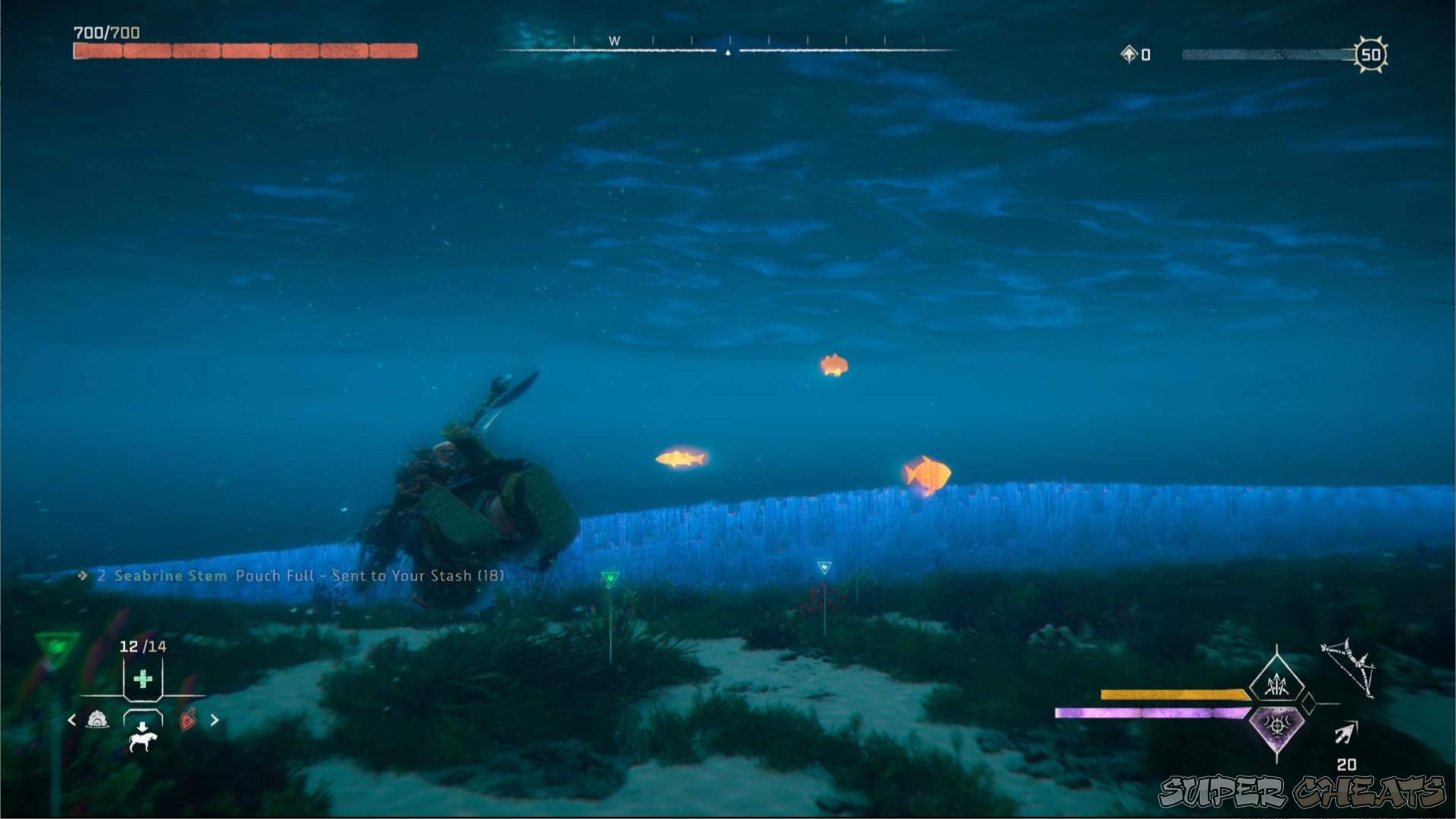Click the down arrow above the mount icon
1456x819 pixels.
point(142,726)
